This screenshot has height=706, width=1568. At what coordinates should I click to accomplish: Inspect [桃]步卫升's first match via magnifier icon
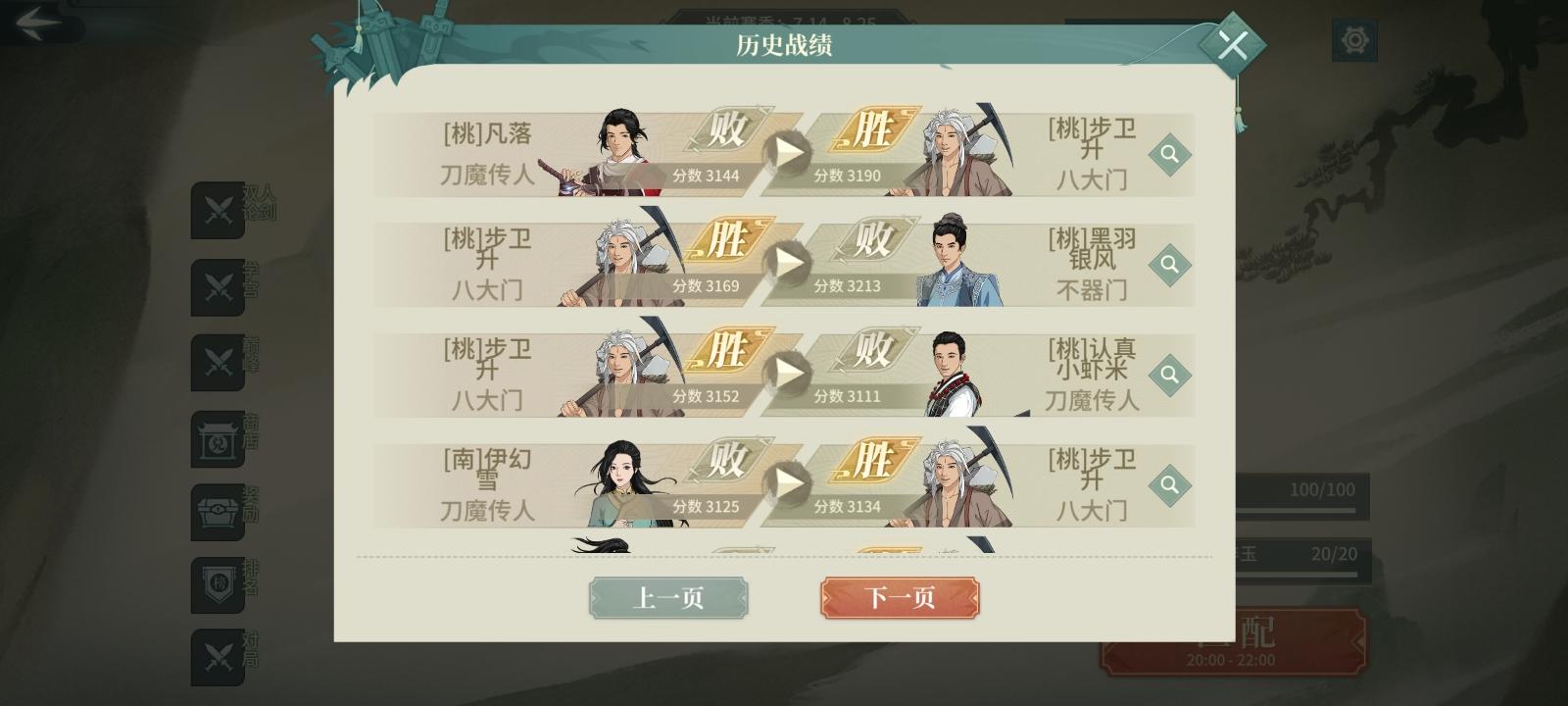click(x=1170, y=153)
